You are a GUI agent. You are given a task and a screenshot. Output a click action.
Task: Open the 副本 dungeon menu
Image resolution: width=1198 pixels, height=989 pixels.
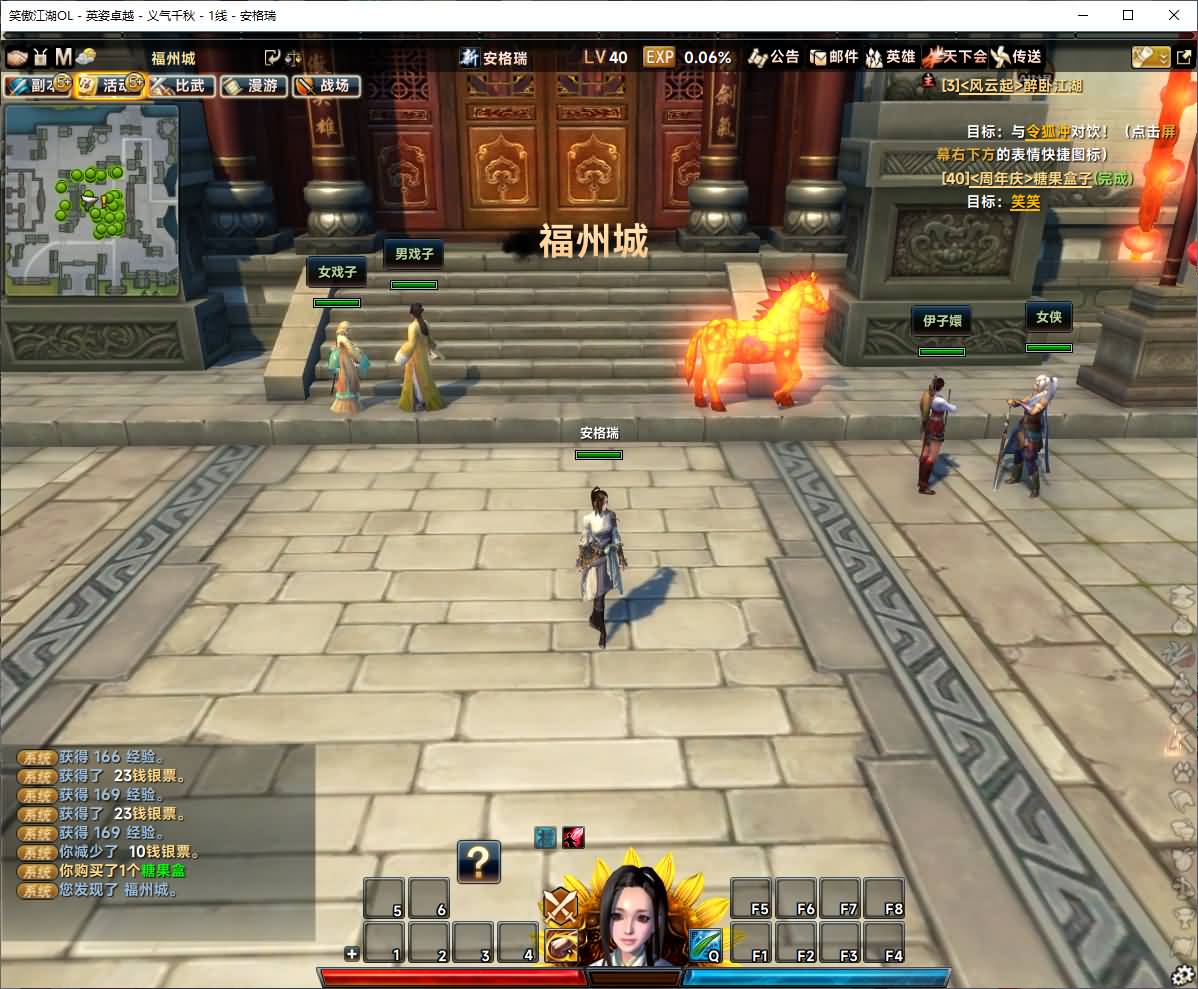[x=36, y=86]
